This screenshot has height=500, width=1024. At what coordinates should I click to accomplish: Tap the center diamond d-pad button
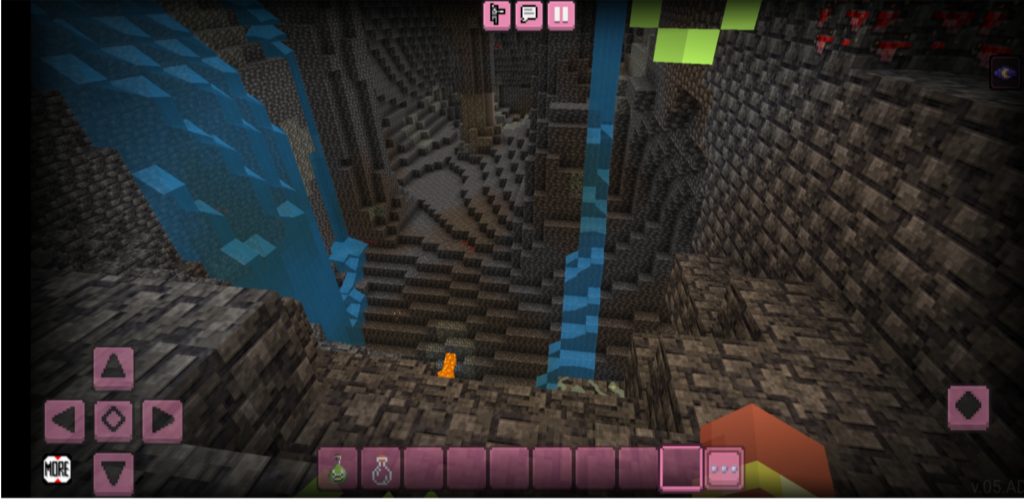click(x=113, y=420)
